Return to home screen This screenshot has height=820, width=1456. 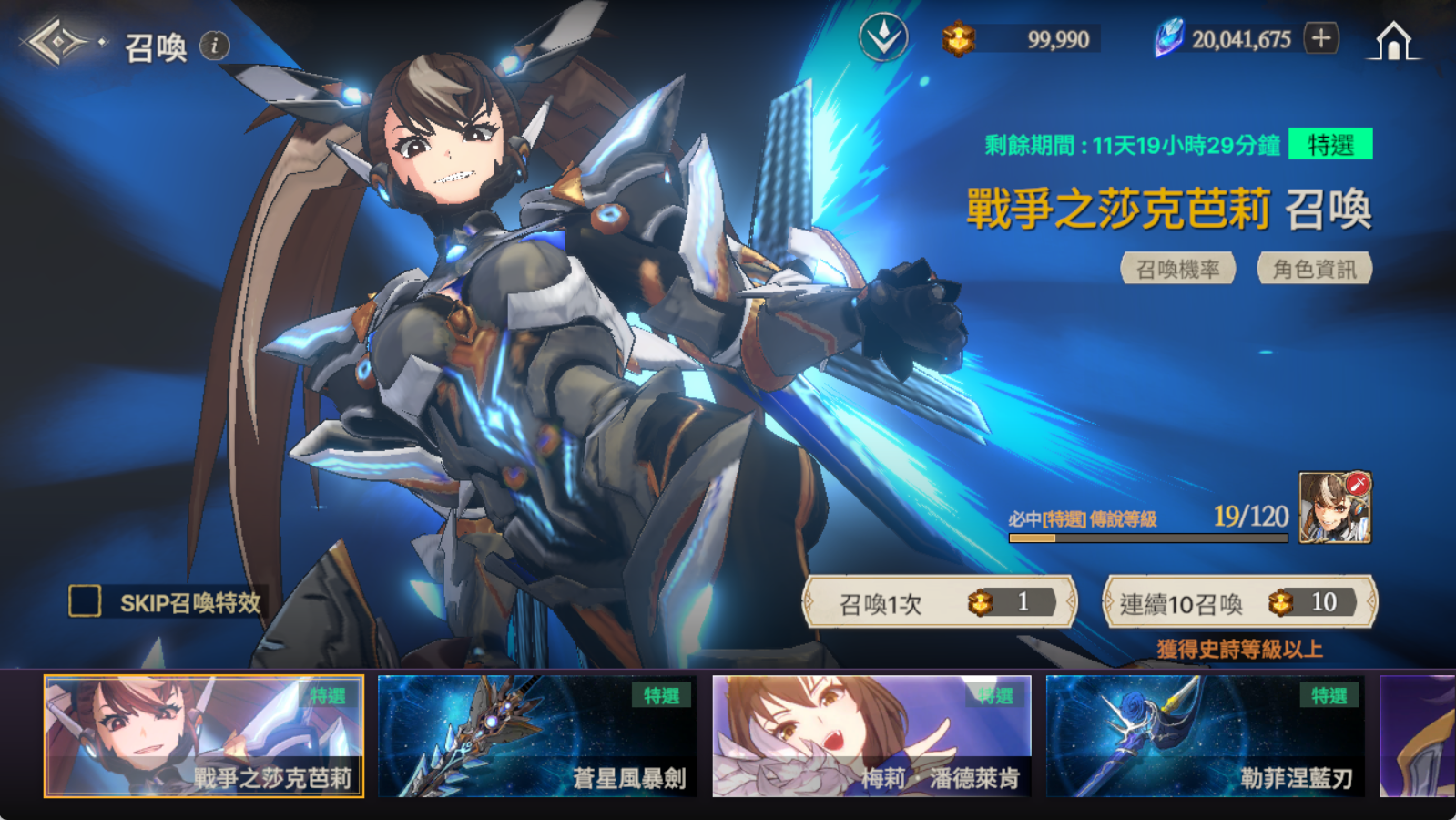point(1393,41)
